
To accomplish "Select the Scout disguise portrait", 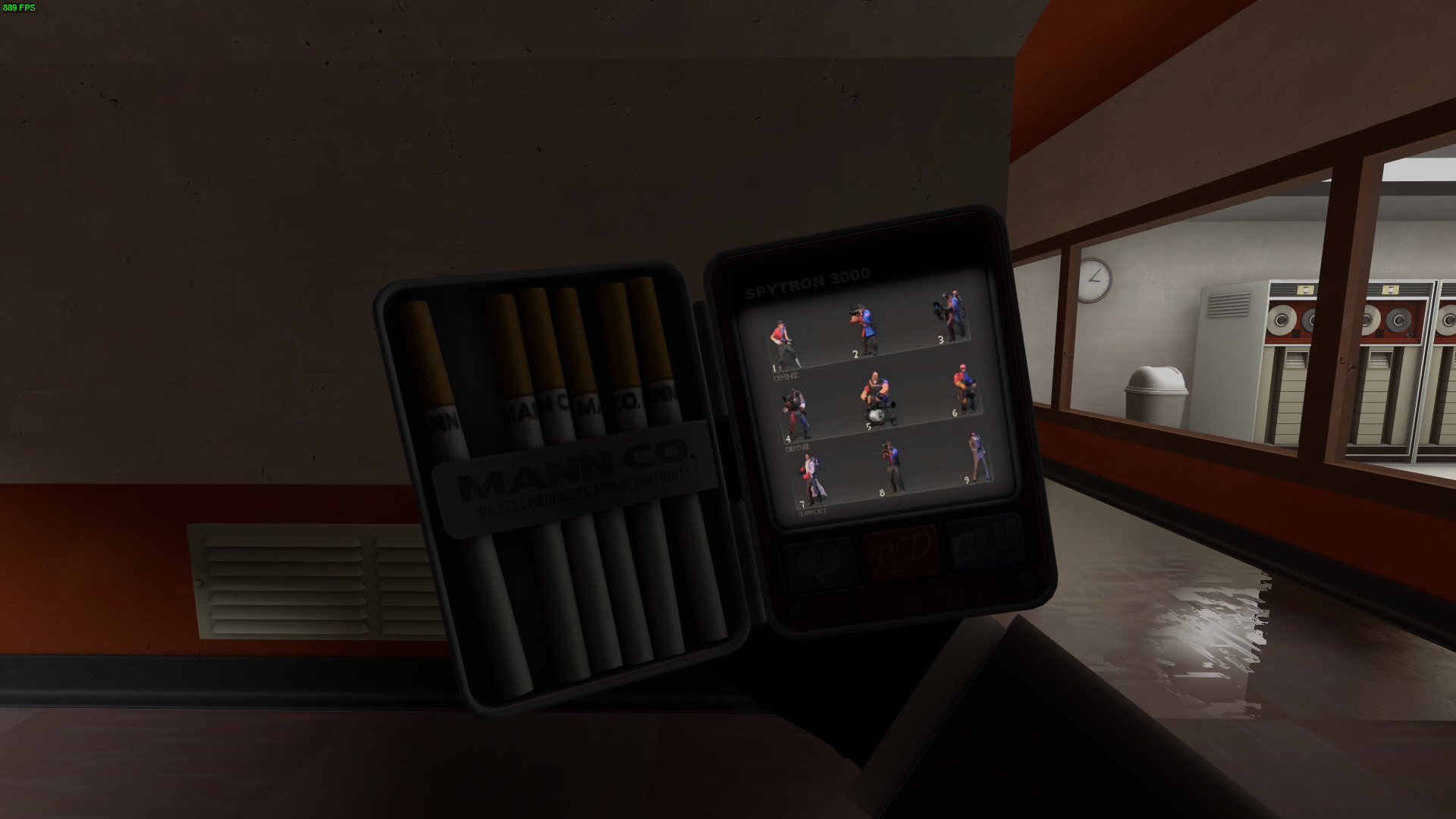I will point(785,341).
